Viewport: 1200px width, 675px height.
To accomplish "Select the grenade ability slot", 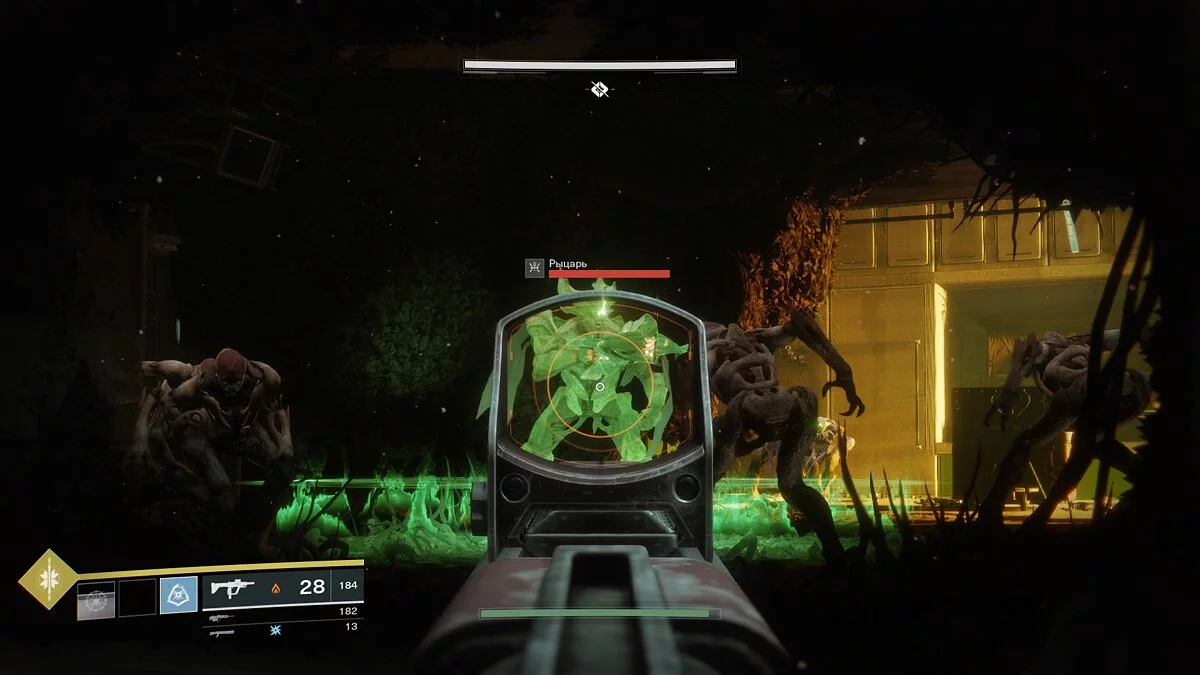I will [96, 598].
